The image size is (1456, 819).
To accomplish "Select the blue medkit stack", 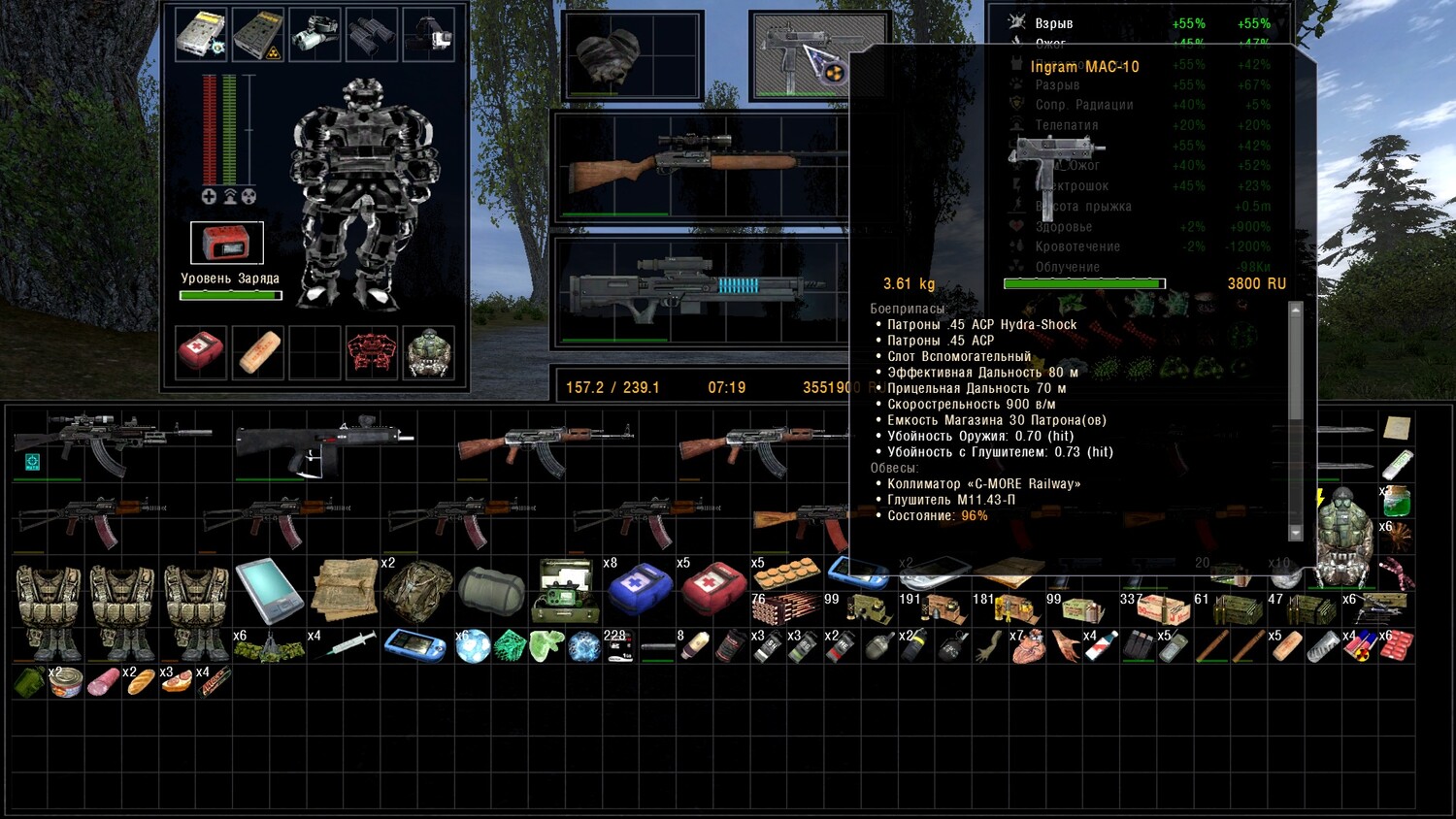I will point(639,588).
